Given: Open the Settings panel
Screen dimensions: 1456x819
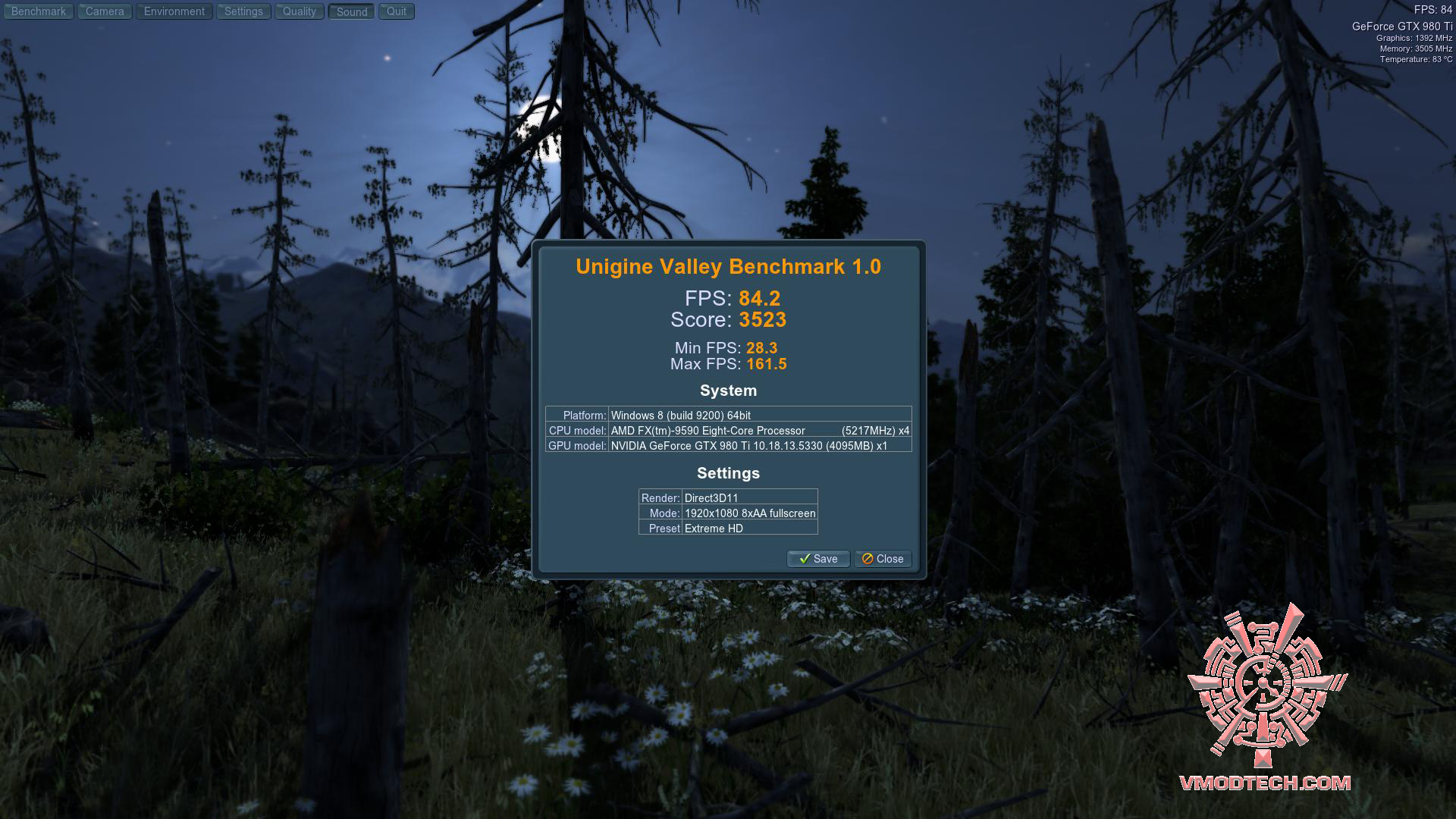Looking at the screenshot, I should [243, 11].
